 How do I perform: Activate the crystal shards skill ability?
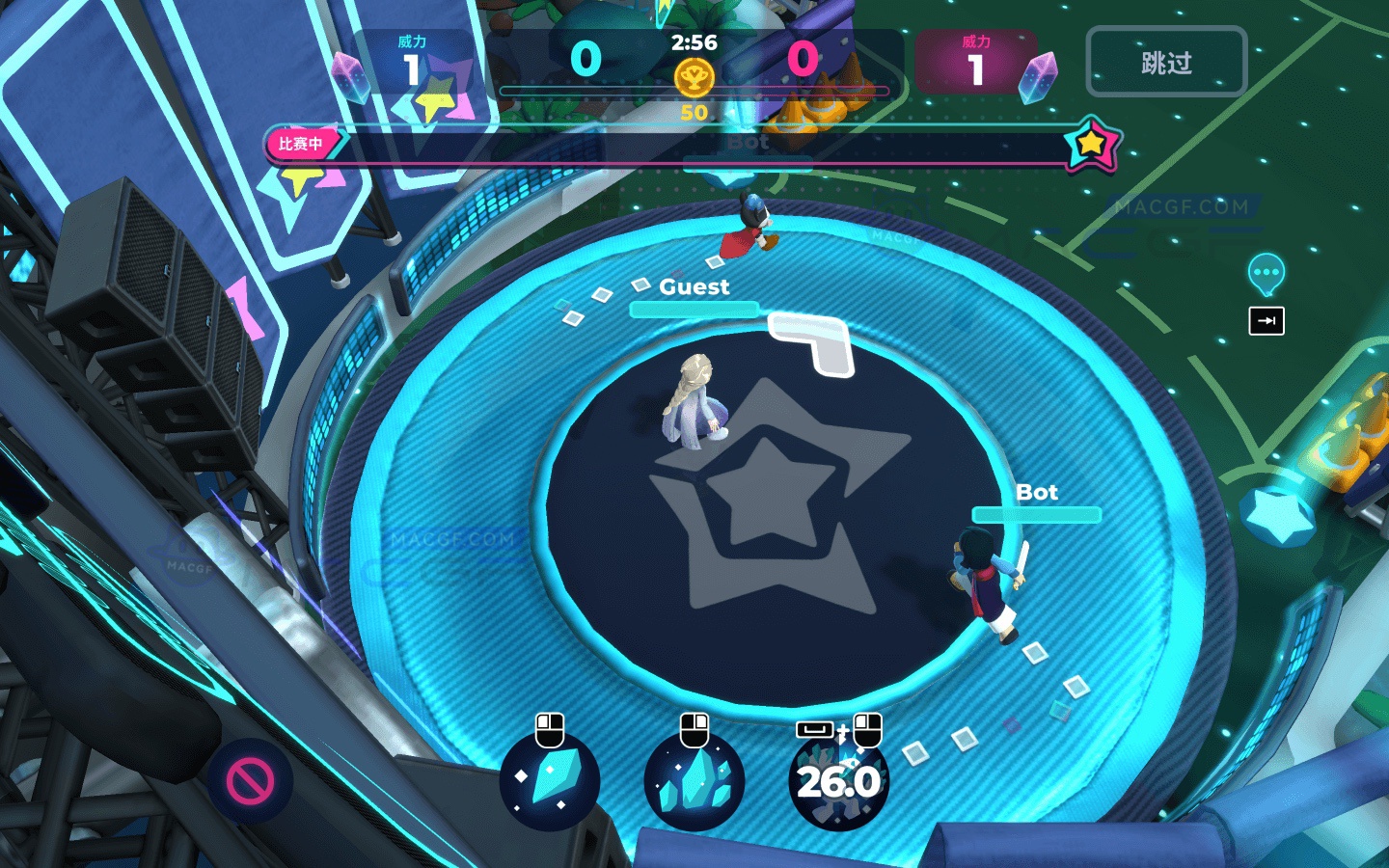pos(694,782)
